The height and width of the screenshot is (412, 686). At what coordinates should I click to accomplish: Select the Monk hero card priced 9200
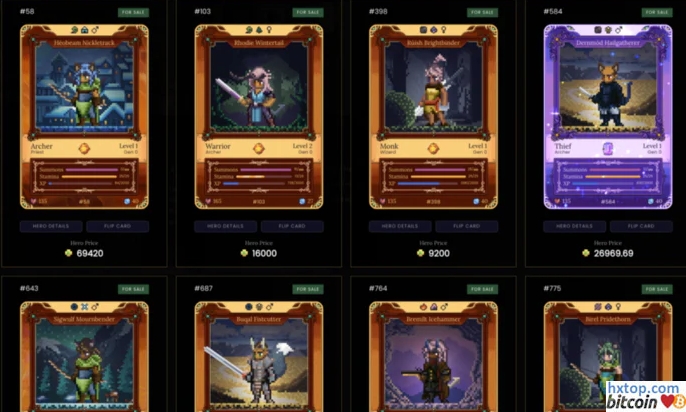[433, 117]
